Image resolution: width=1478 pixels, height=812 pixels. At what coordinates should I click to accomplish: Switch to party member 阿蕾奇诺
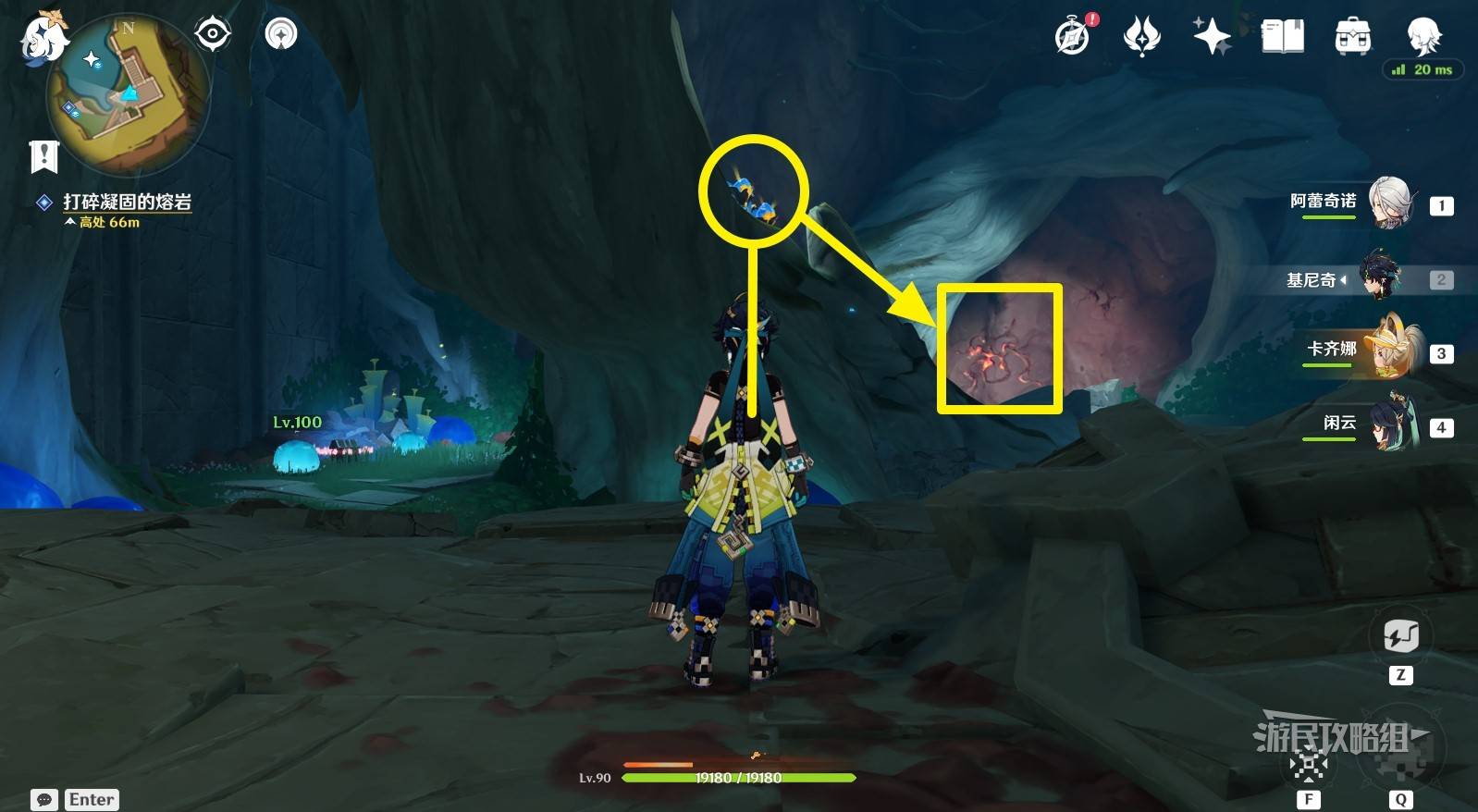click(x=1388, y=203)
